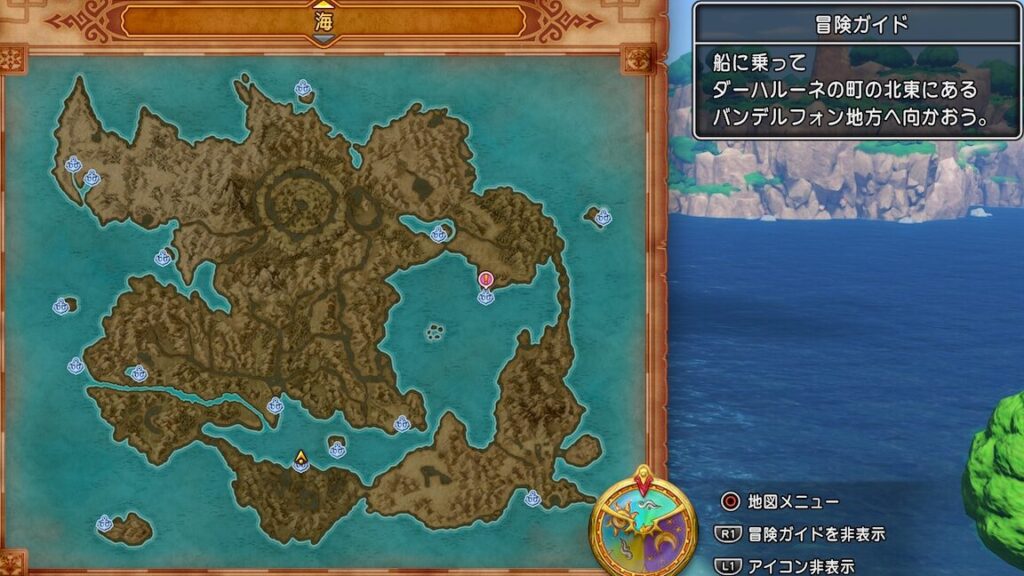The height and width of the screenshot is (576, 1024).
Task: Select anchor marker on the northernmost coast
Action: coord(303,89)
